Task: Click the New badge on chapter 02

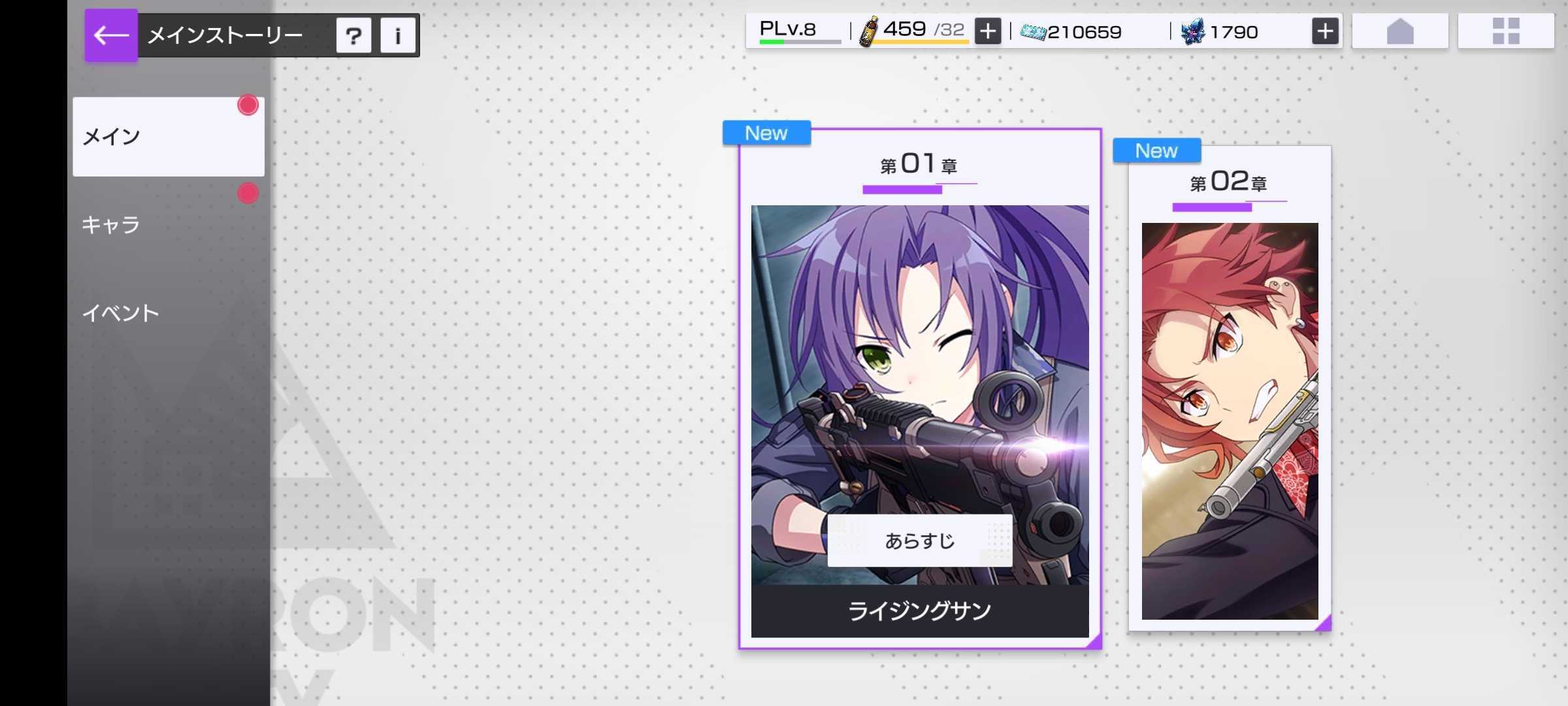Action: click(1156, 150)
